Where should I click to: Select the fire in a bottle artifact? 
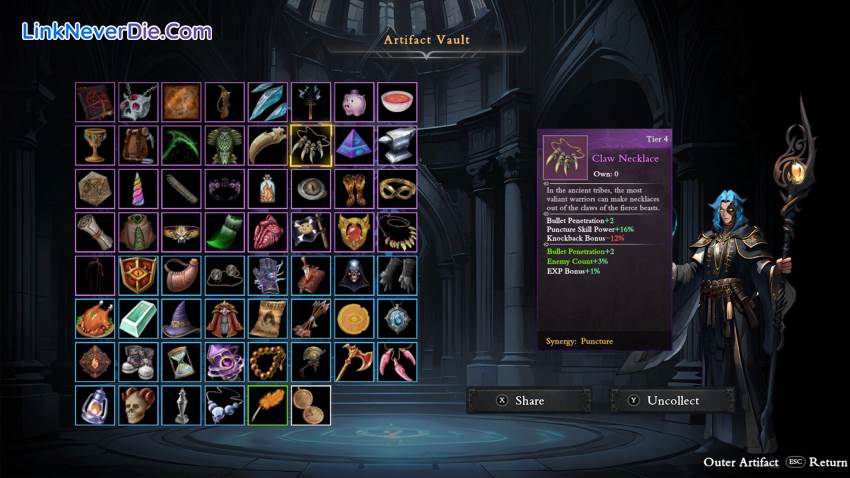tap(268, 188)
